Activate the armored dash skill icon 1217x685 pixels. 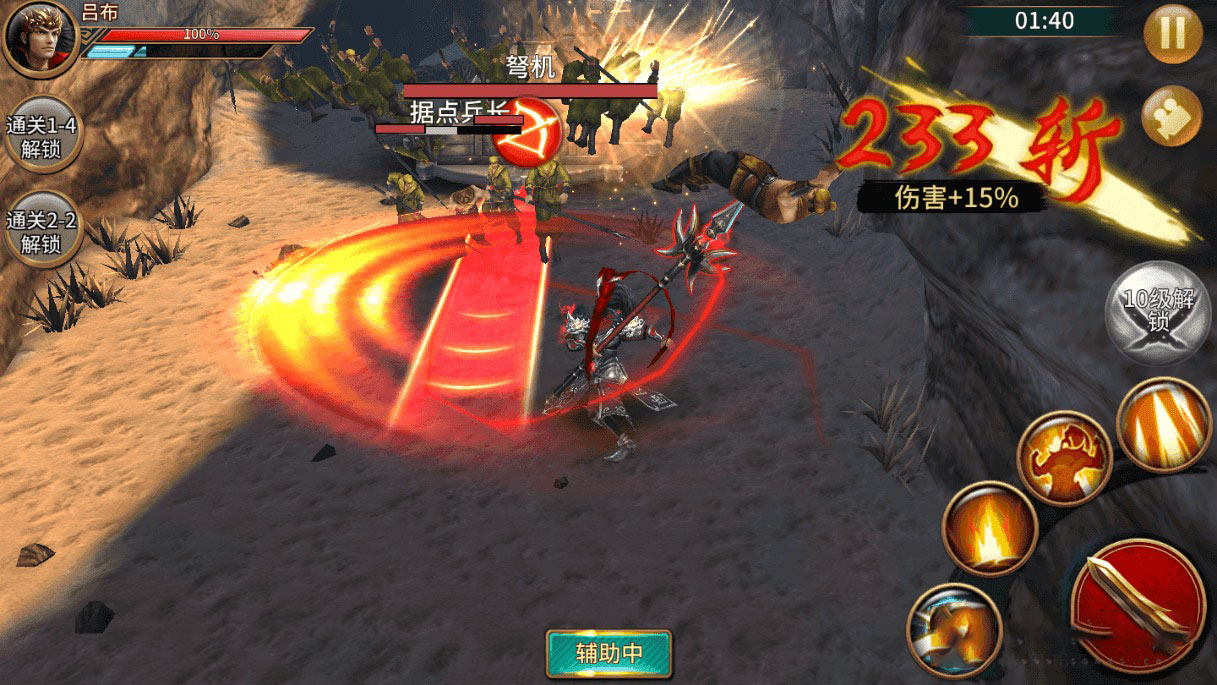point(954,630)
